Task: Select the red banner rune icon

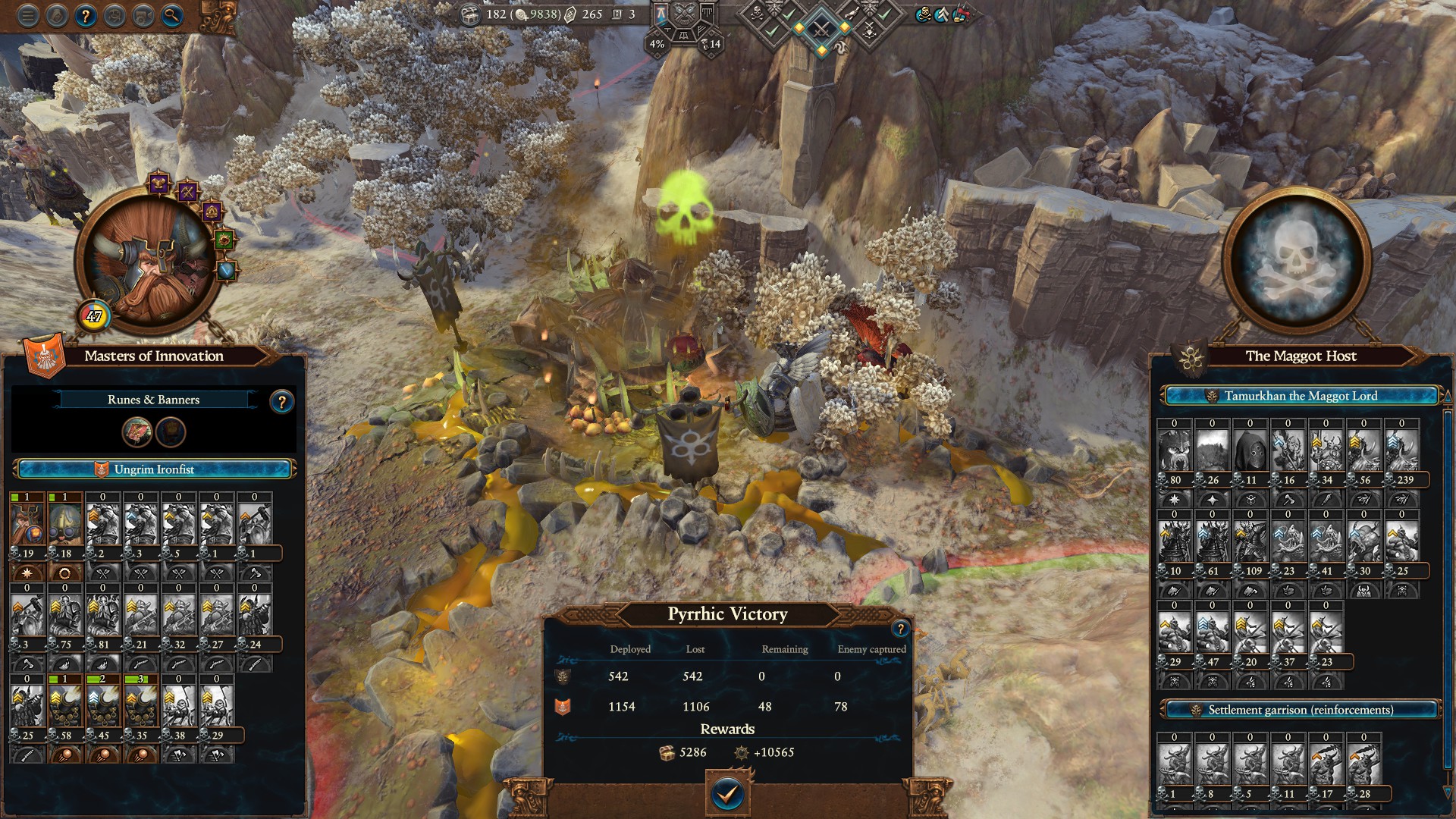Action: 137,431
